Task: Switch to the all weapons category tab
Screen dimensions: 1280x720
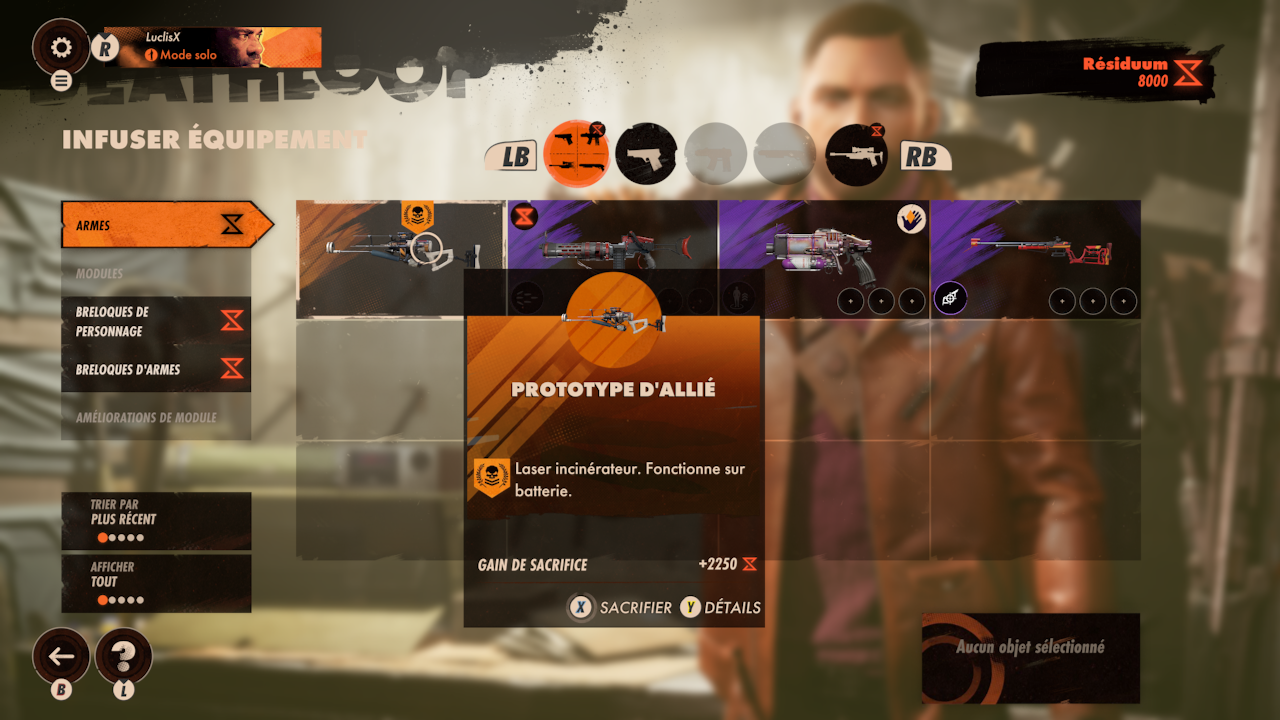Action: tap(576, 154)
